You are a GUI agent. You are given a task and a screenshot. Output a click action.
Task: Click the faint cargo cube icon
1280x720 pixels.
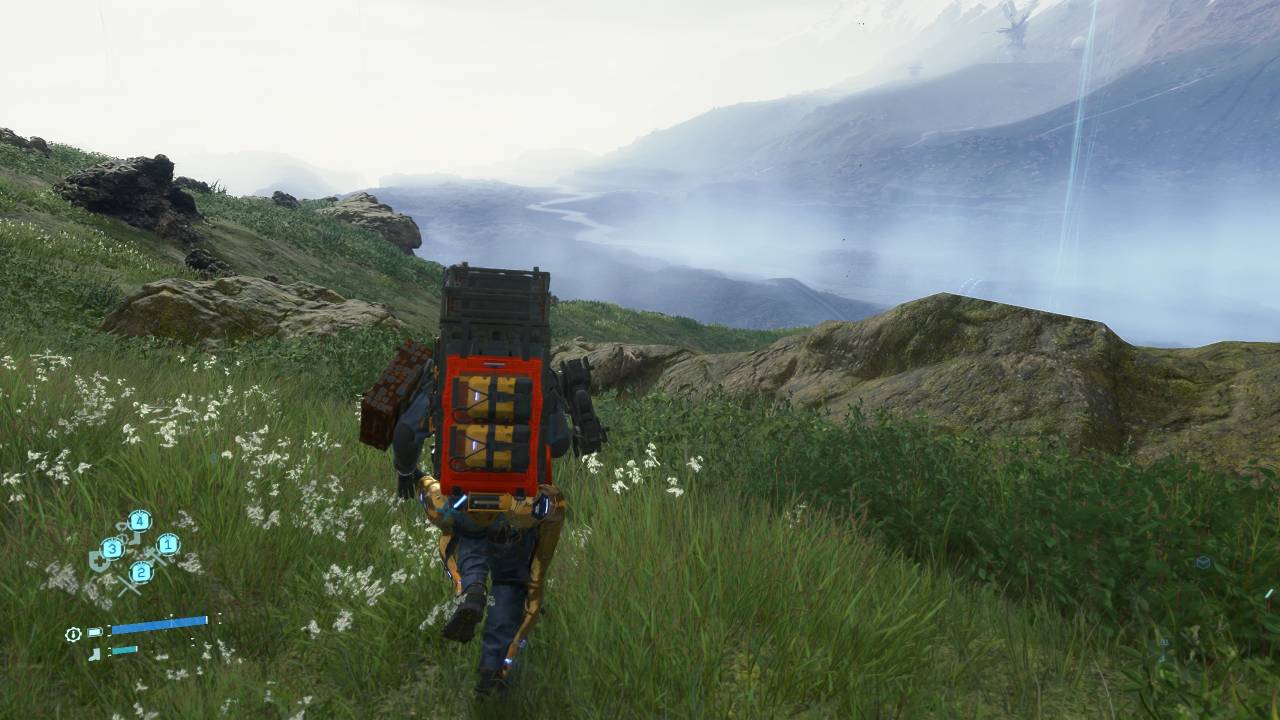point(1203,563)
